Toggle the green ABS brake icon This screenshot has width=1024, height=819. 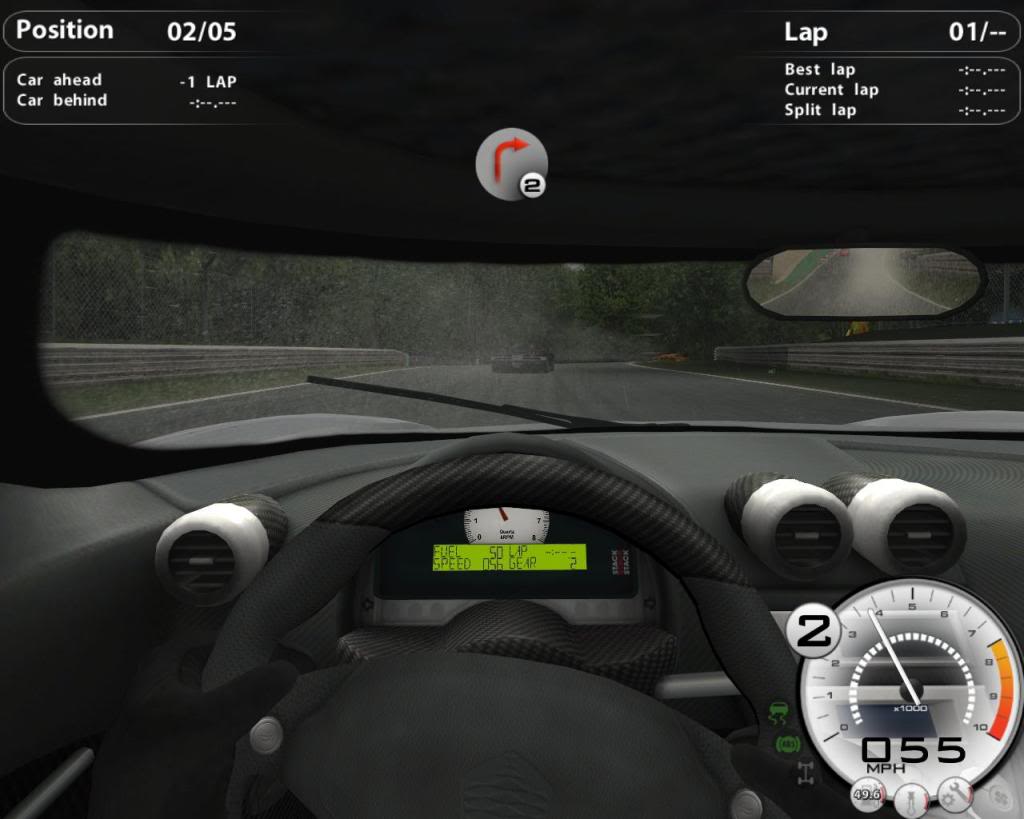pyautogui.click(x=785, y=743)
